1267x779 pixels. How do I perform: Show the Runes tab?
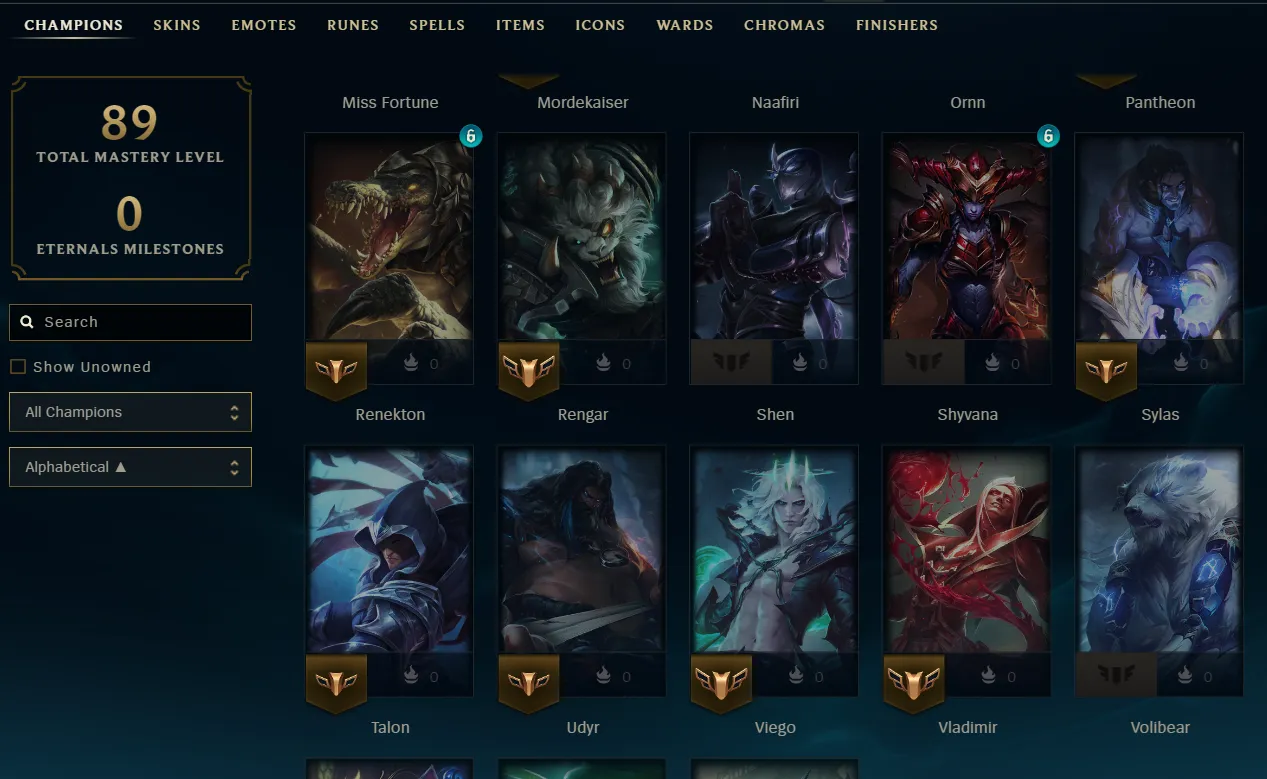tap(353, 25)
